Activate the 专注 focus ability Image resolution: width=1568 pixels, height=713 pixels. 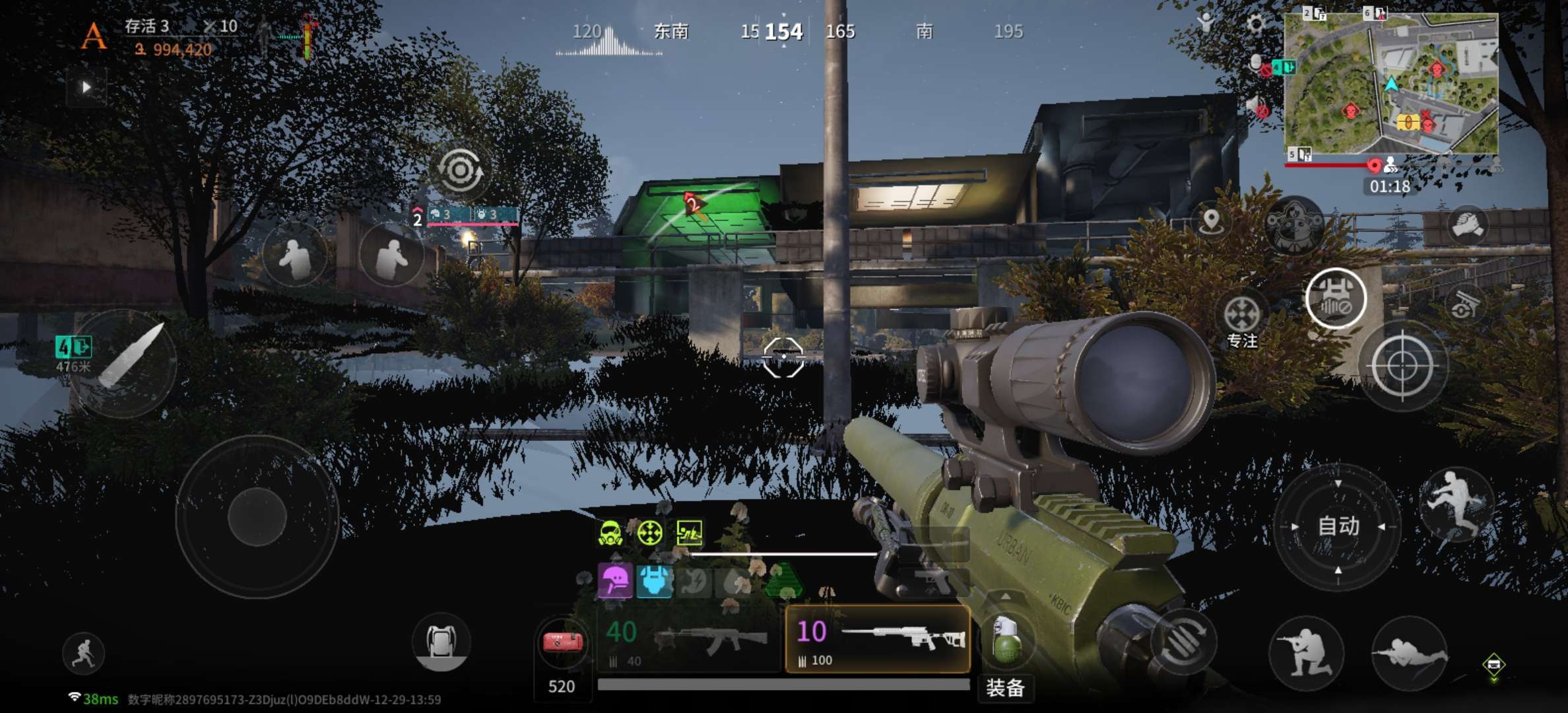(x=1242, y=316)
